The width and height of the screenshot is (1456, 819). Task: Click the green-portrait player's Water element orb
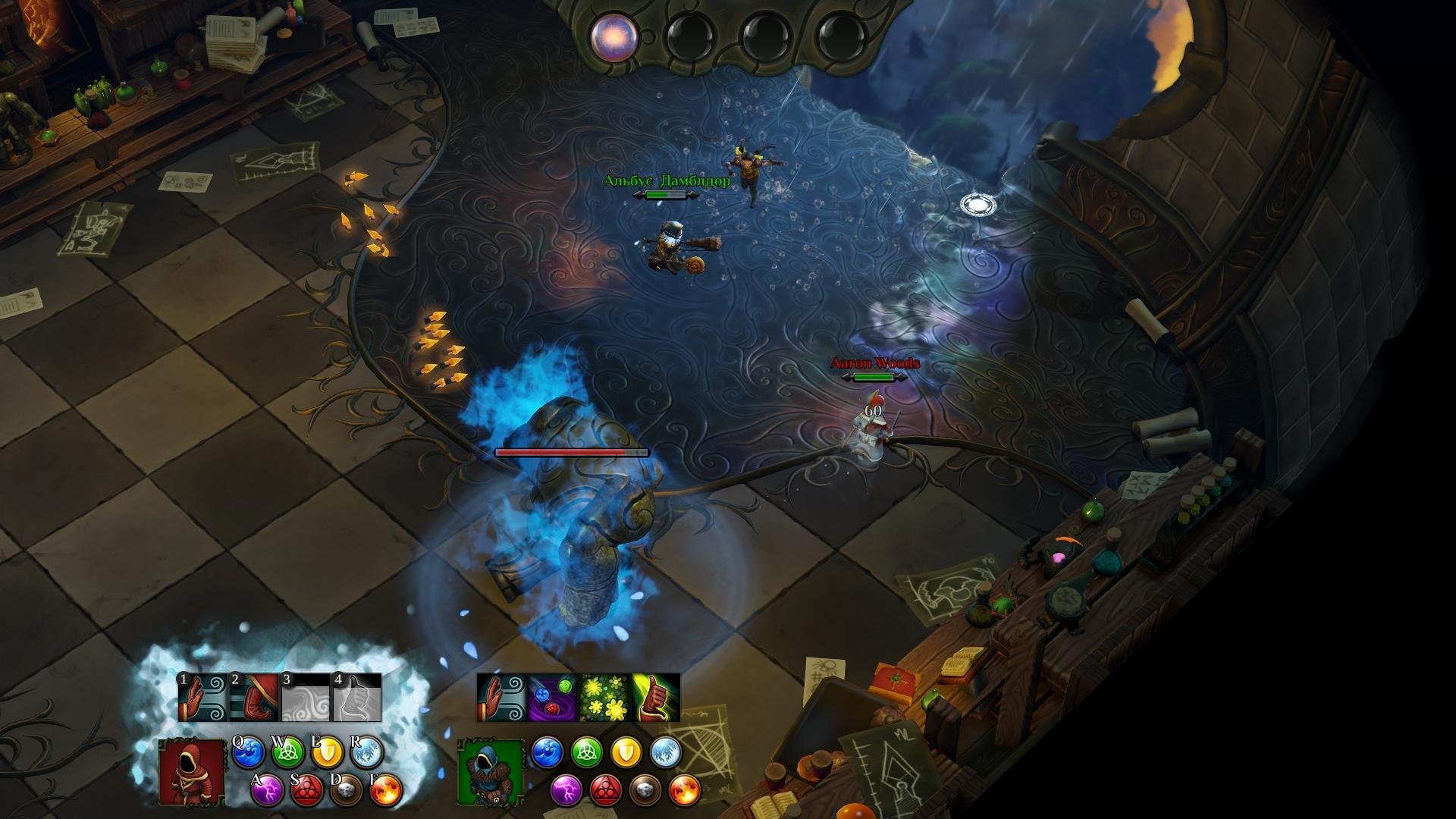(x=547, y=752)
